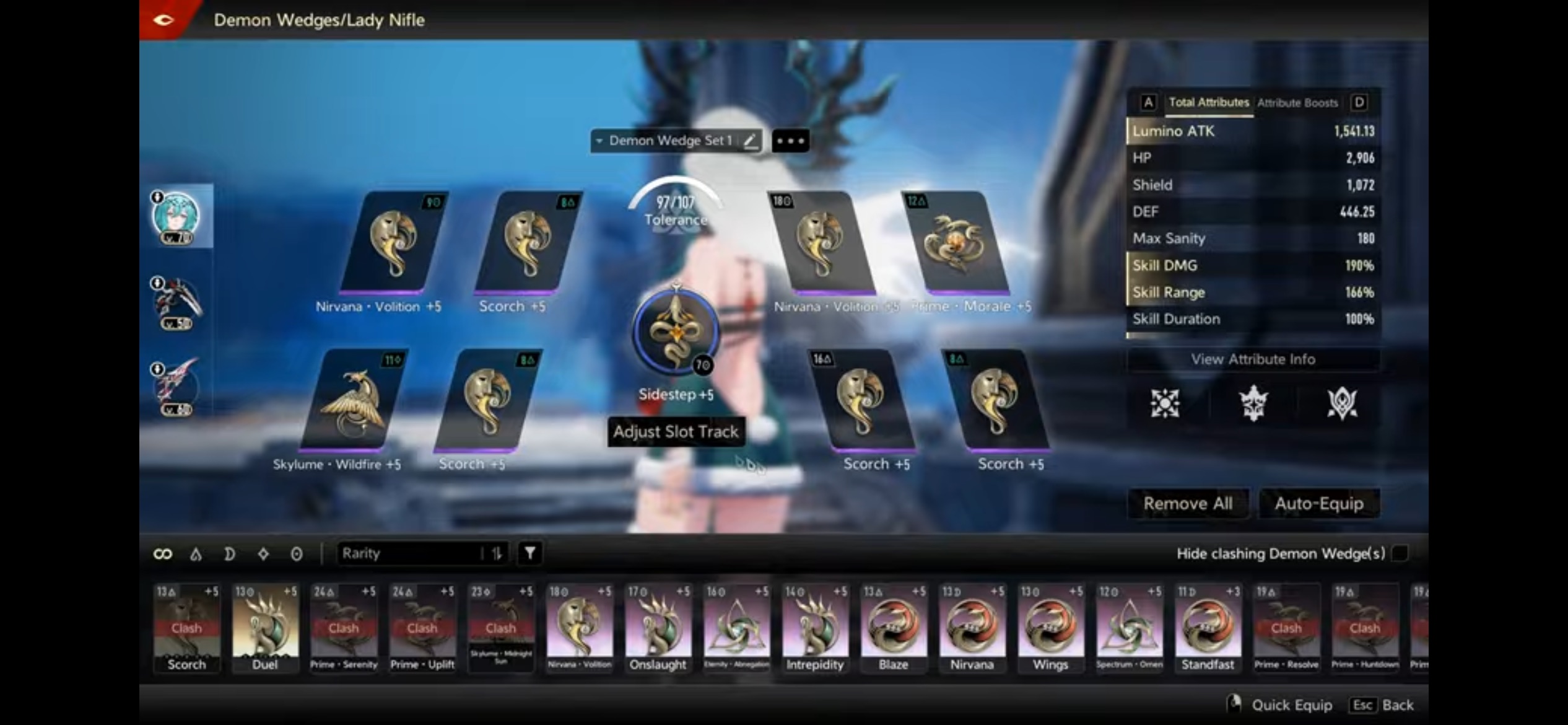
Task: Click the three-dots more options button
Action: (x=790, y=141)
